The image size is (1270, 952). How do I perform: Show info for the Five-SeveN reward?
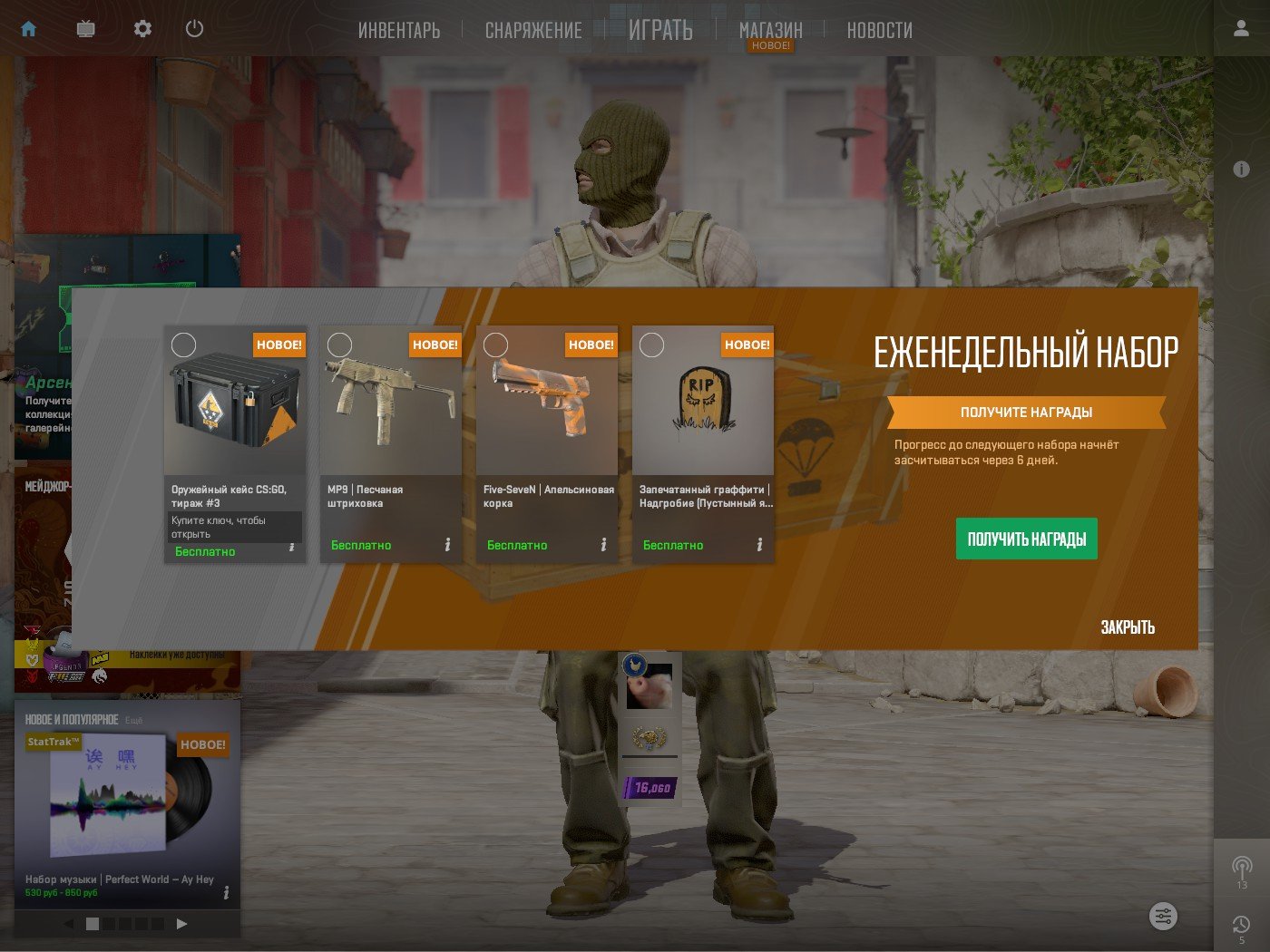[x=603, y=545]
